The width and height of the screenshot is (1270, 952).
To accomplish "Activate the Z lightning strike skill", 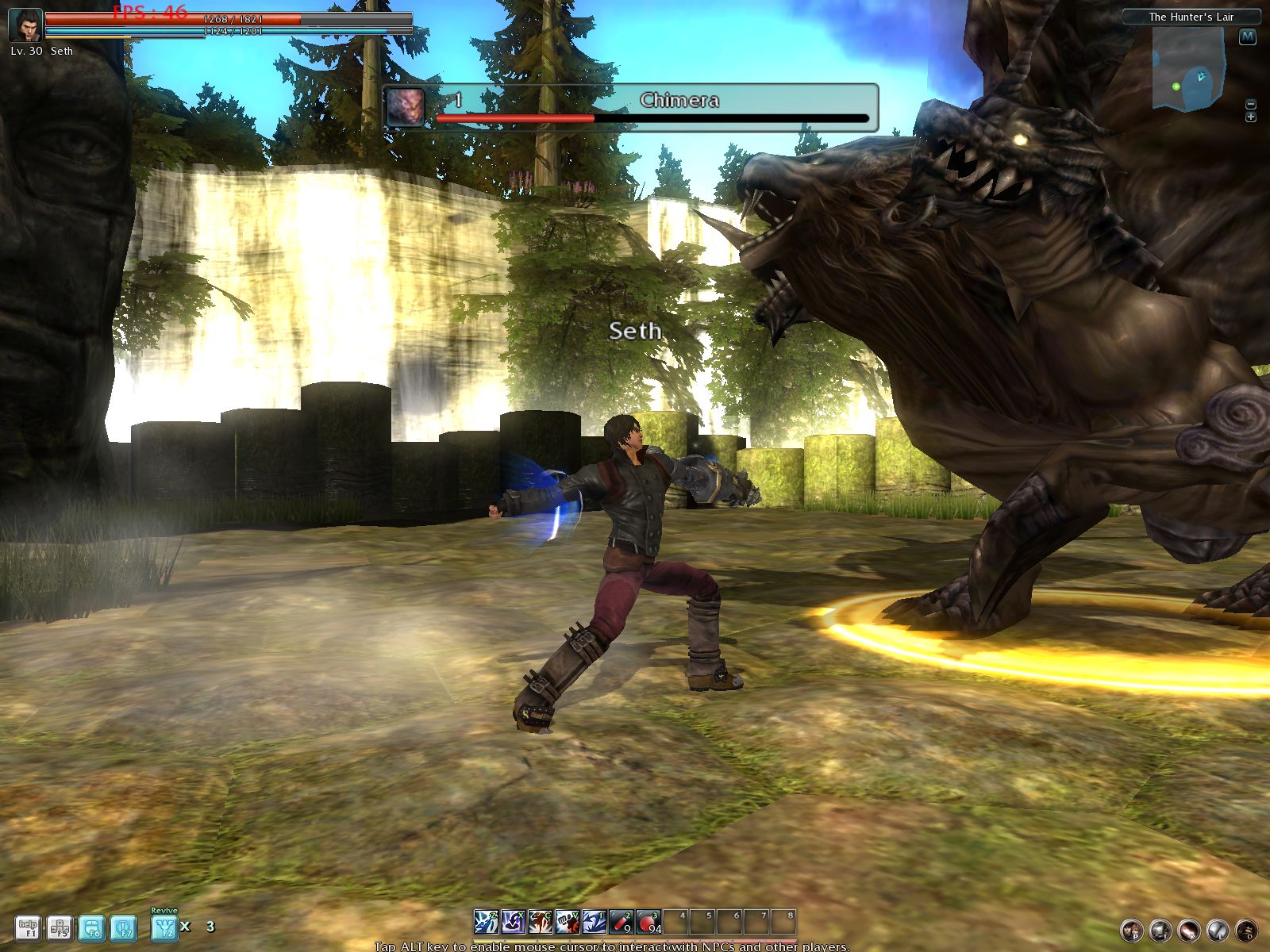I will tap(486, 922).
